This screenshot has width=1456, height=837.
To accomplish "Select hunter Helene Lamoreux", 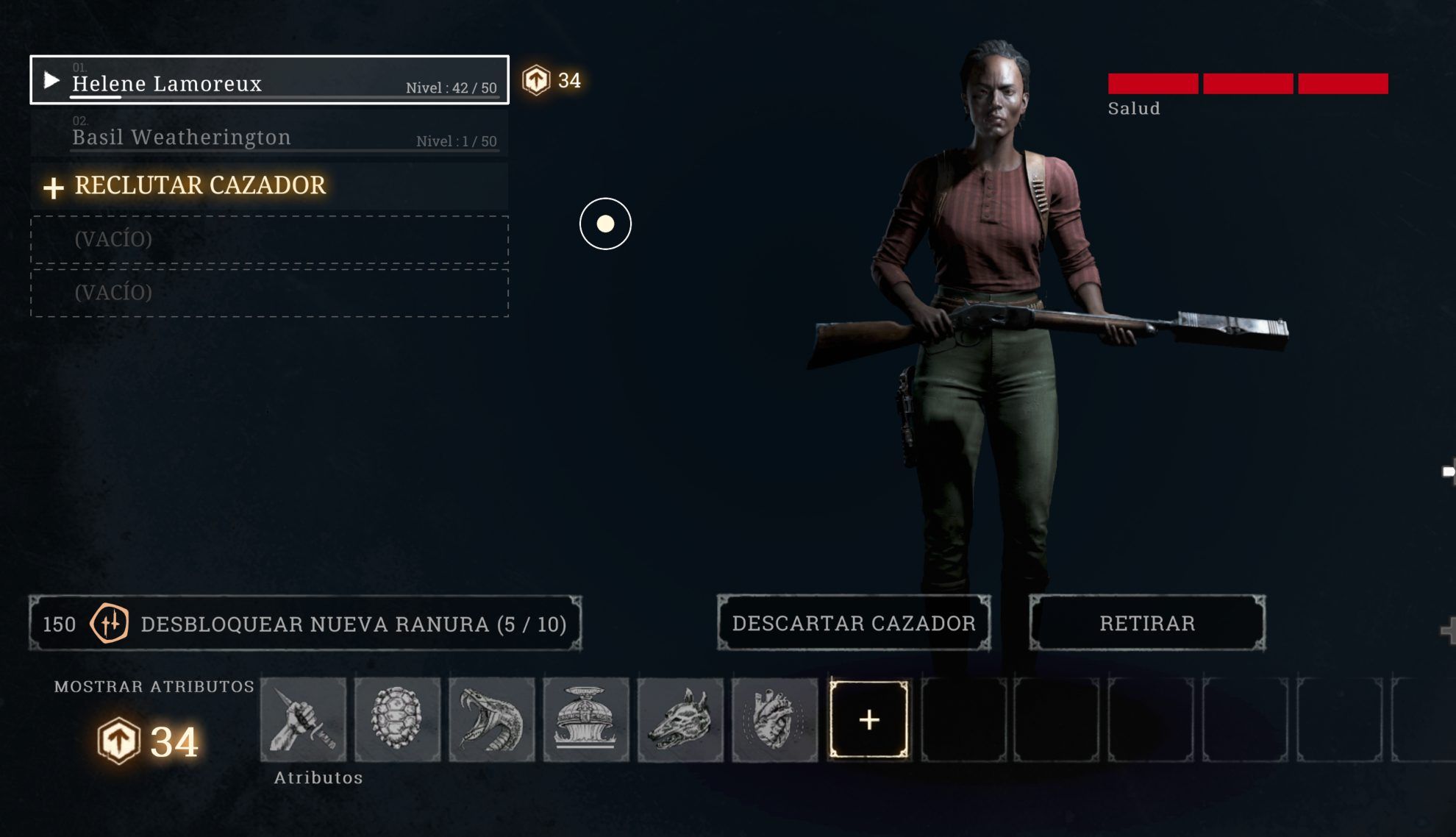I will tap(269, 80).
